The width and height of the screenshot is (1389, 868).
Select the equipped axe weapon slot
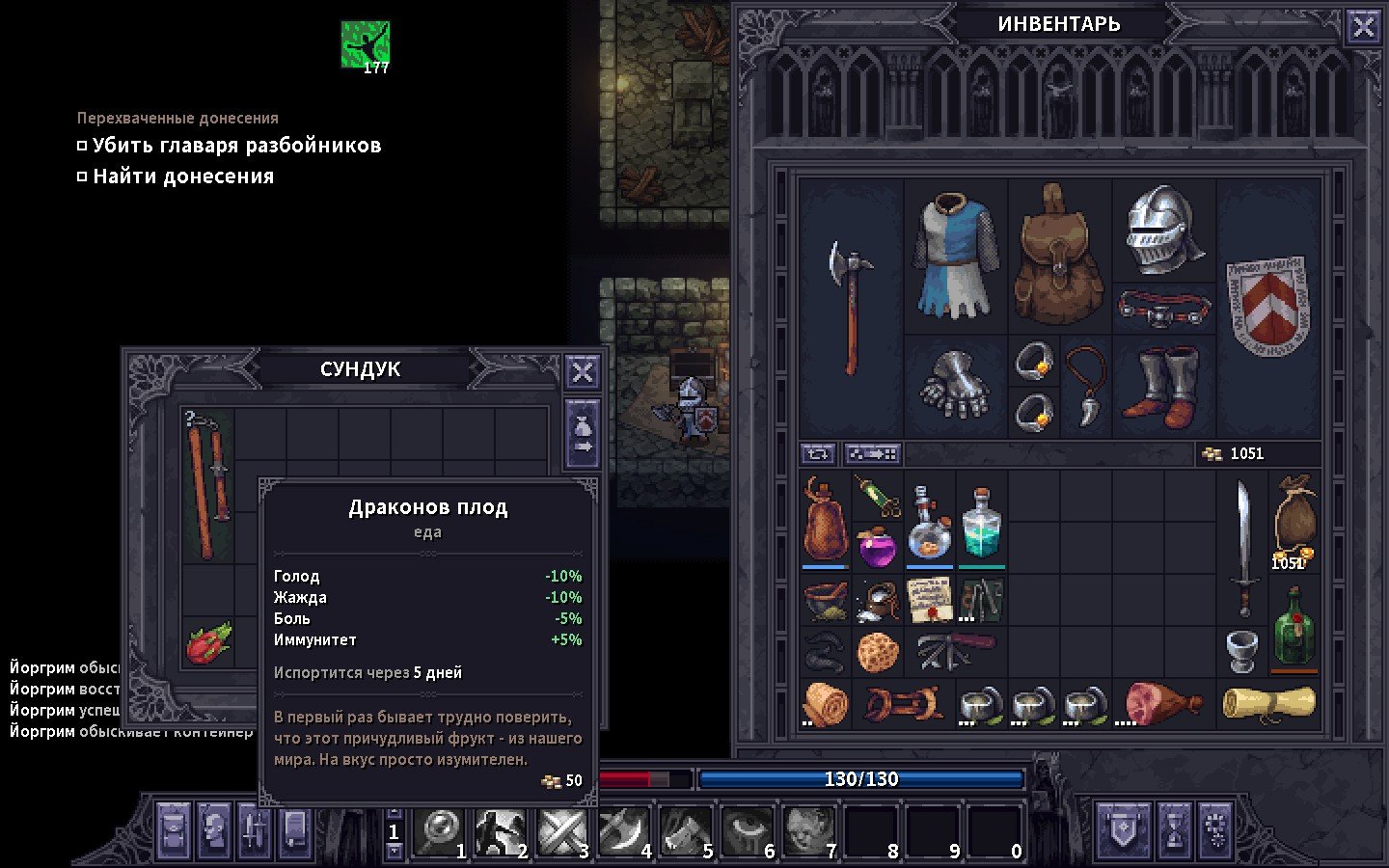pos(850,309)
